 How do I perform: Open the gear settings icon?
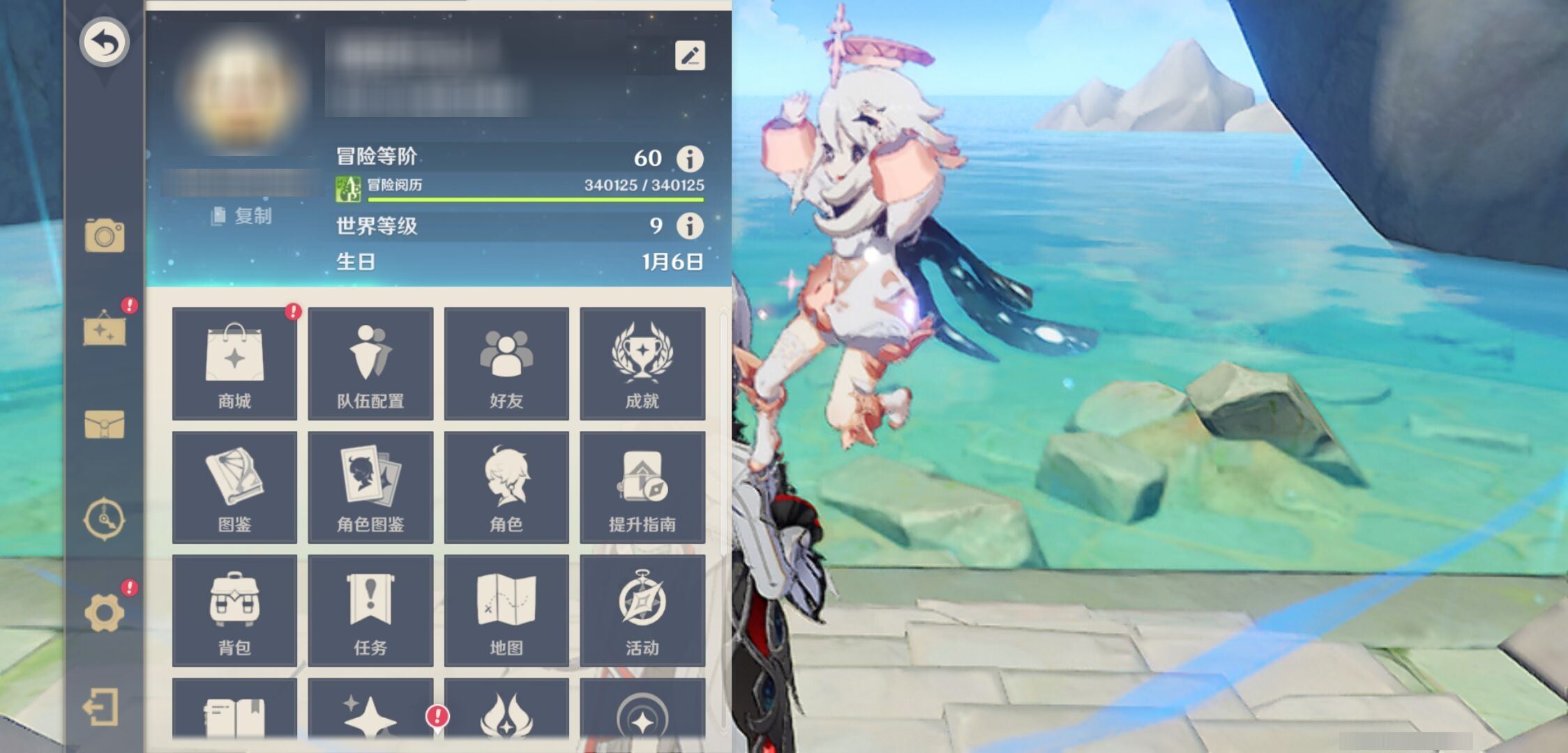105,613
